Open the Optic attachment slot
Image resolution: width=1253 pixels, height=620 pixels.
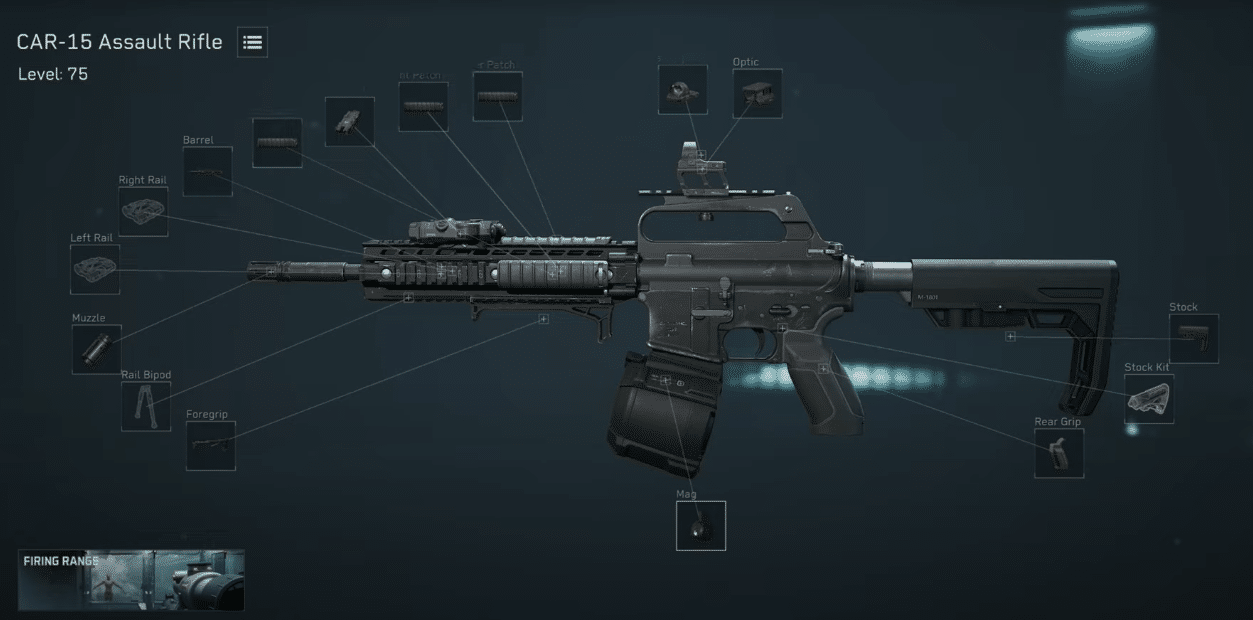[x=757, y=94]
